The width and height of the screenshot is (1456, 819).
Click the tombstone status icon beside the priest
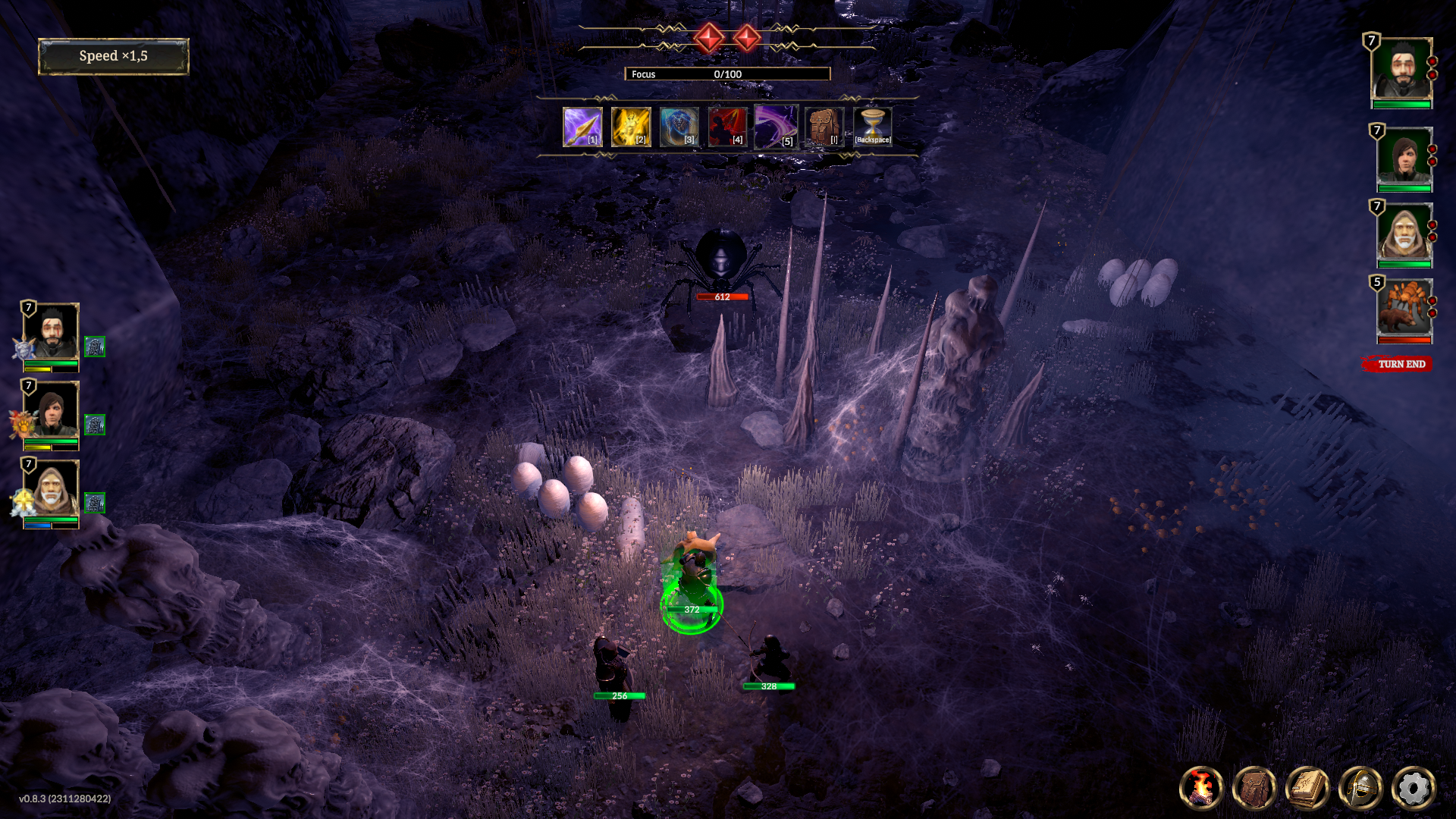[95, 503]
